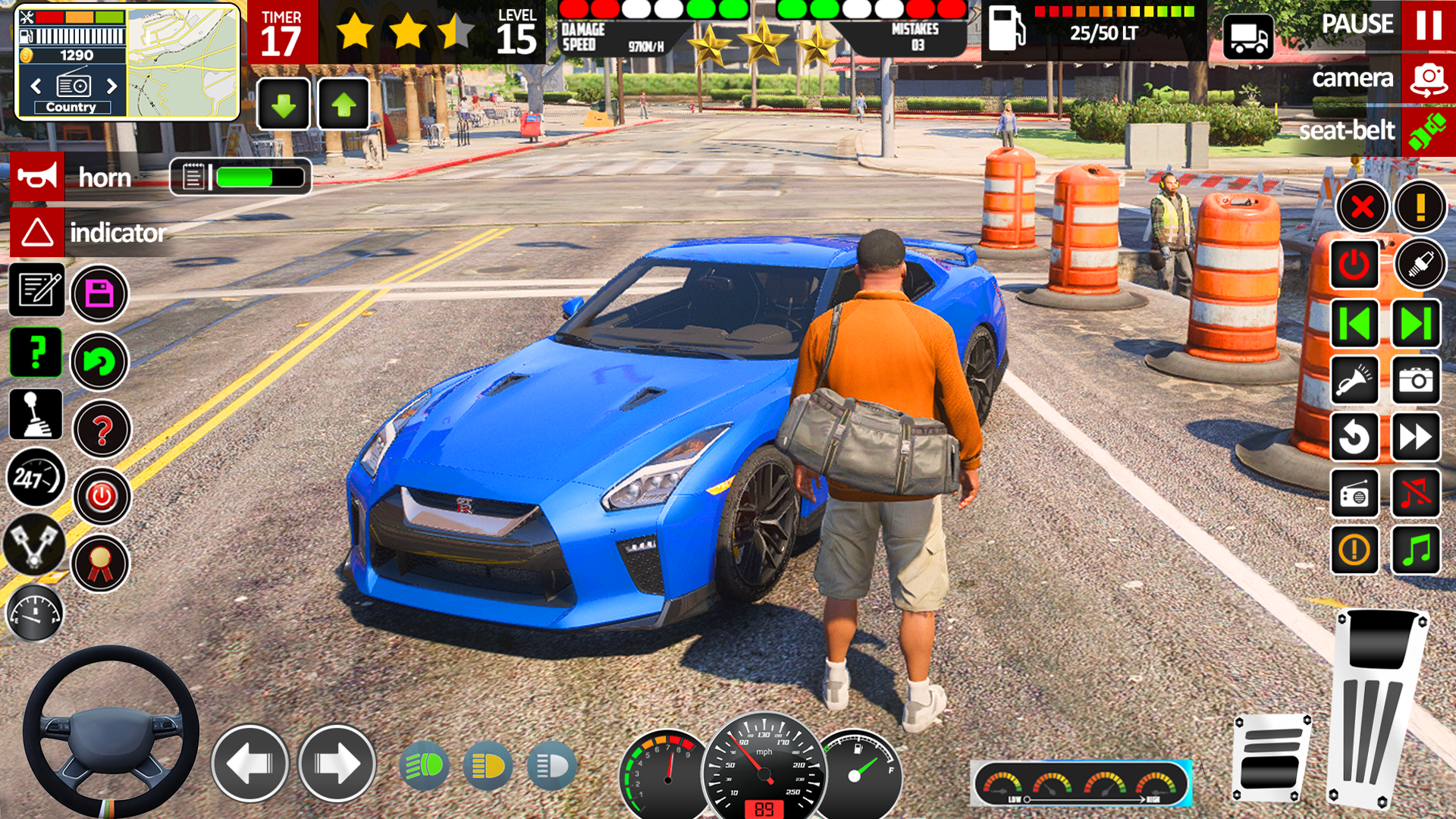The height and width of the screenshot is (819, 1456).
Task: Toggle the green headlight beam icon
Action: coord(424,766)
